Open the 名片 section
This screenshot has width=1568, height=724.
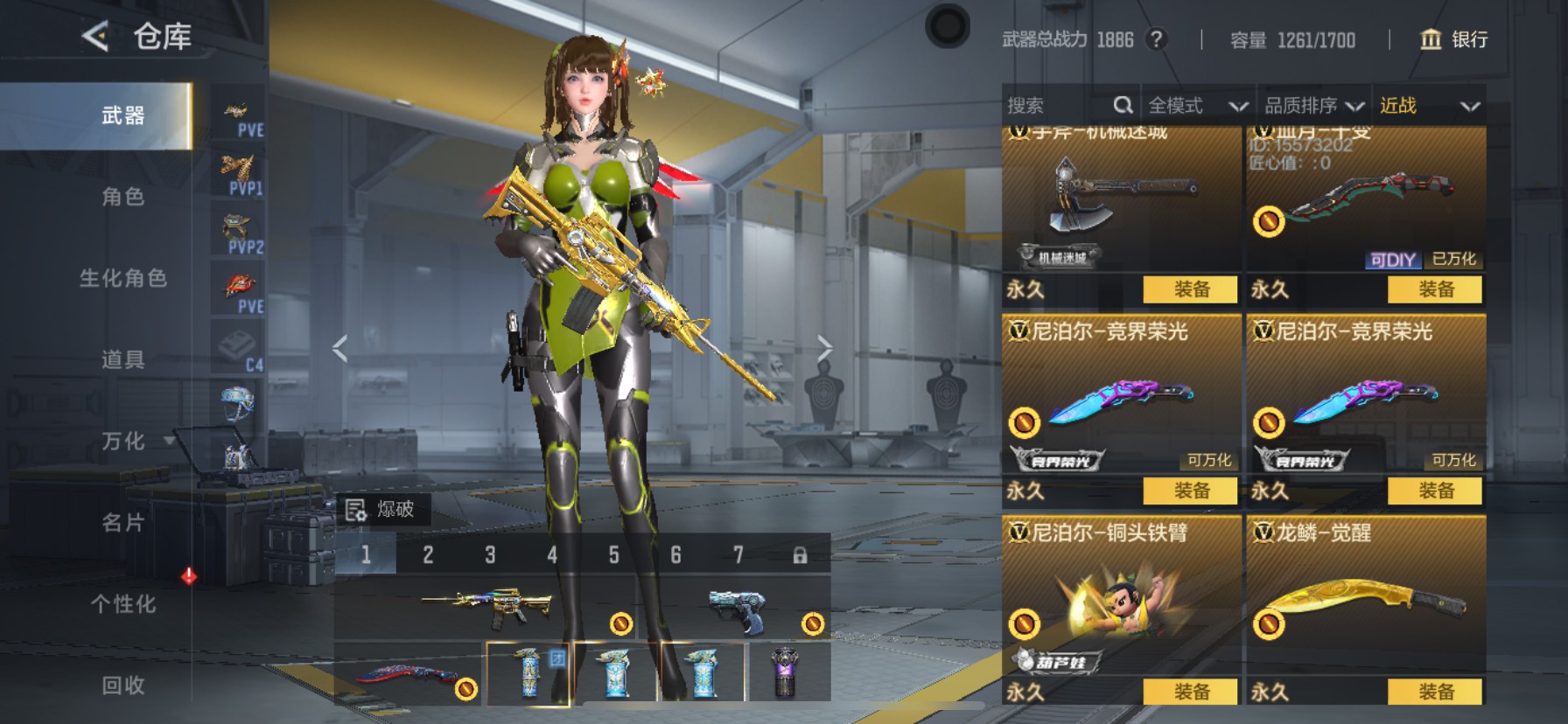point(123,522)
